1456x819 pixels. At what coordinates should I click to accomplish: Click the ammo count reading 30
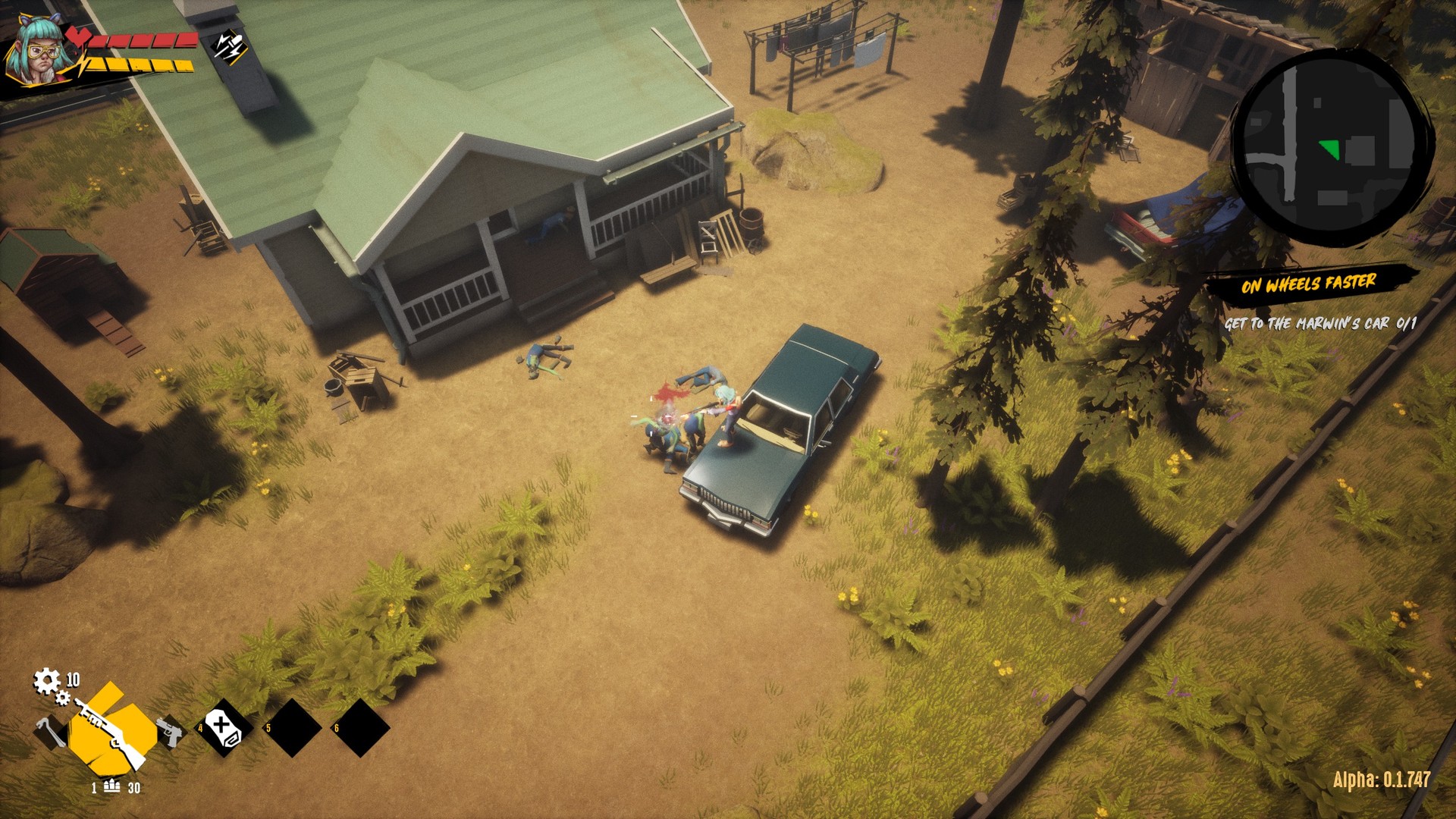coord(135,789)
